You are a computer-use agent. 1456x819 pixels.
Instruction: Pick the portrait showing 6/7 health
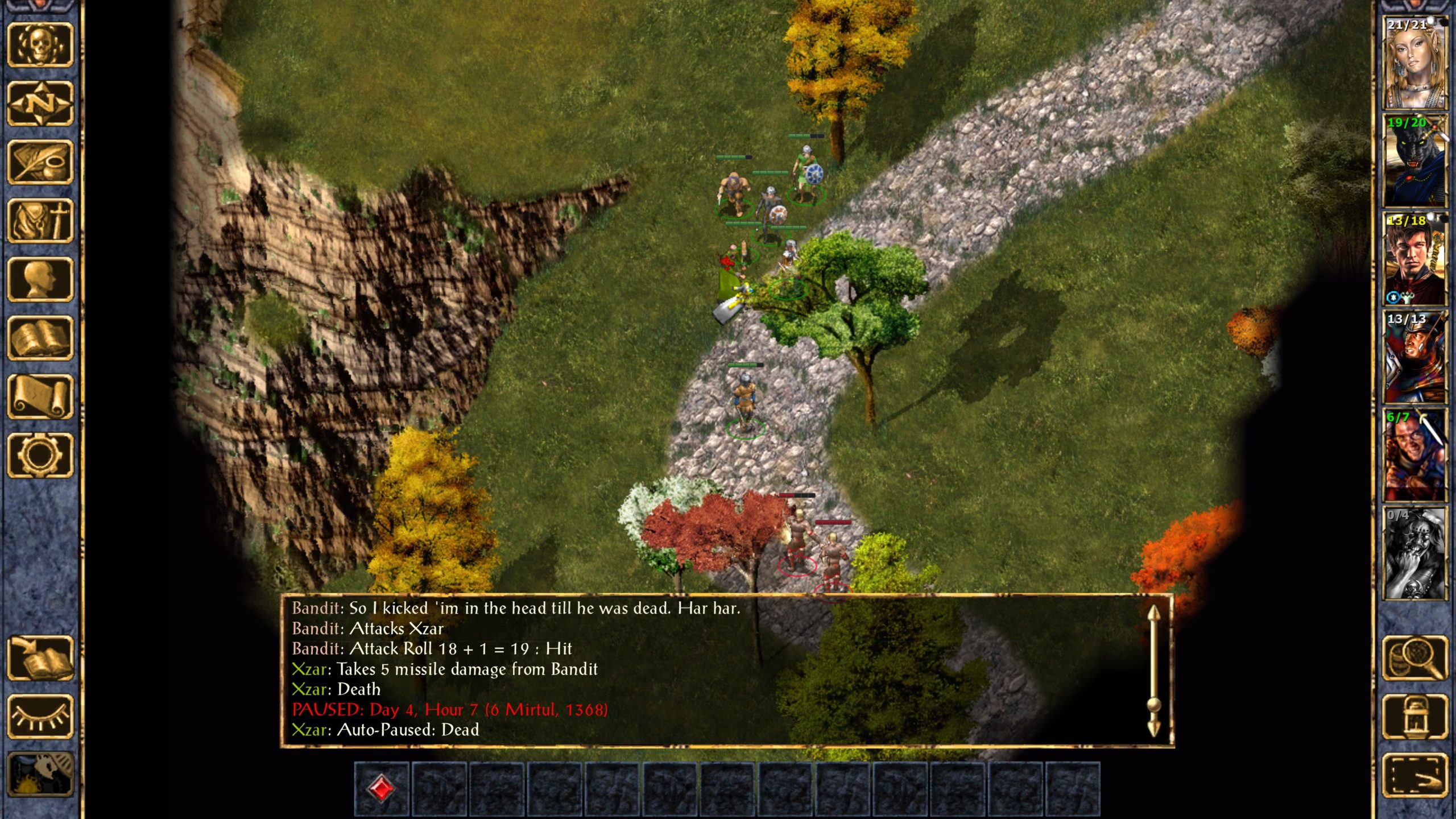(1414, 455)
